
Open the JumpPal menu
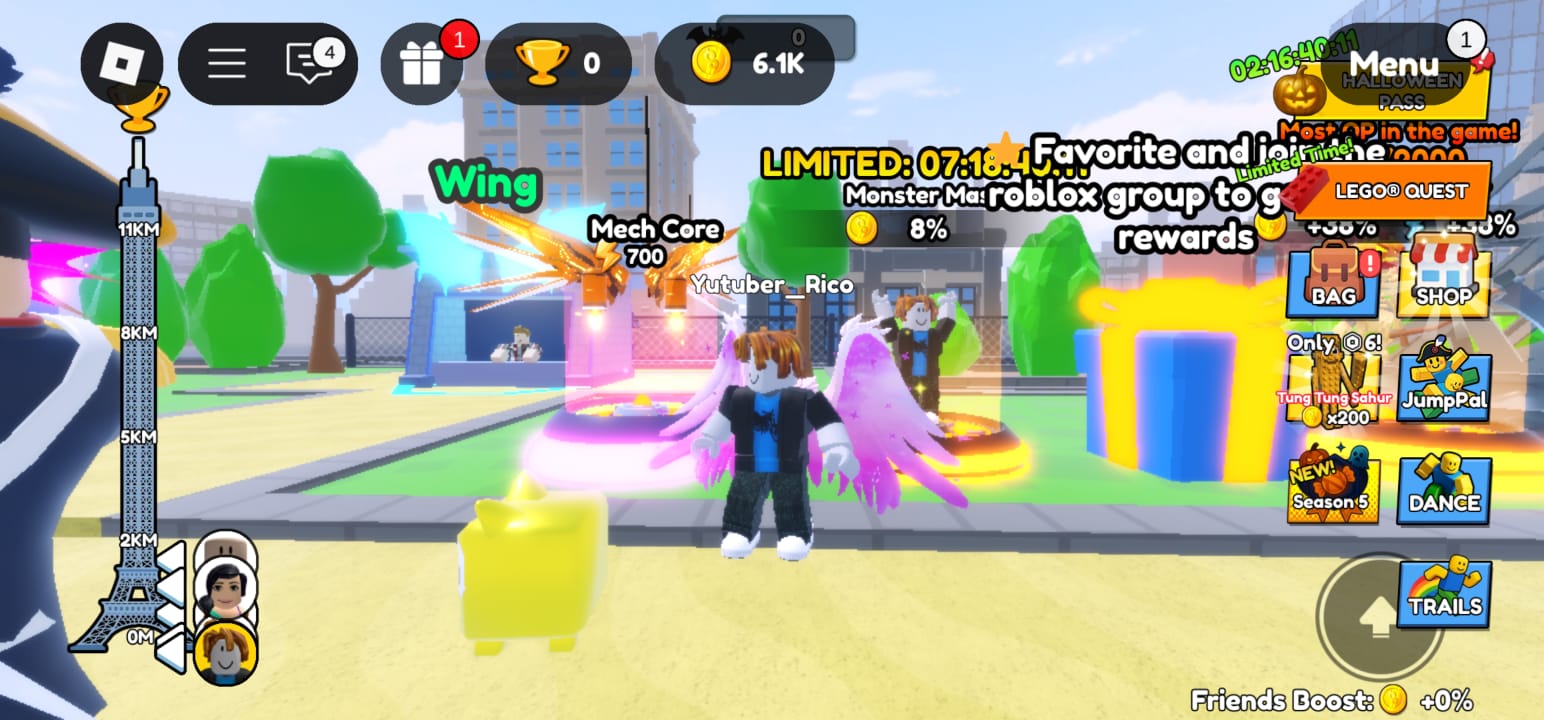(x=1443, y=385)
